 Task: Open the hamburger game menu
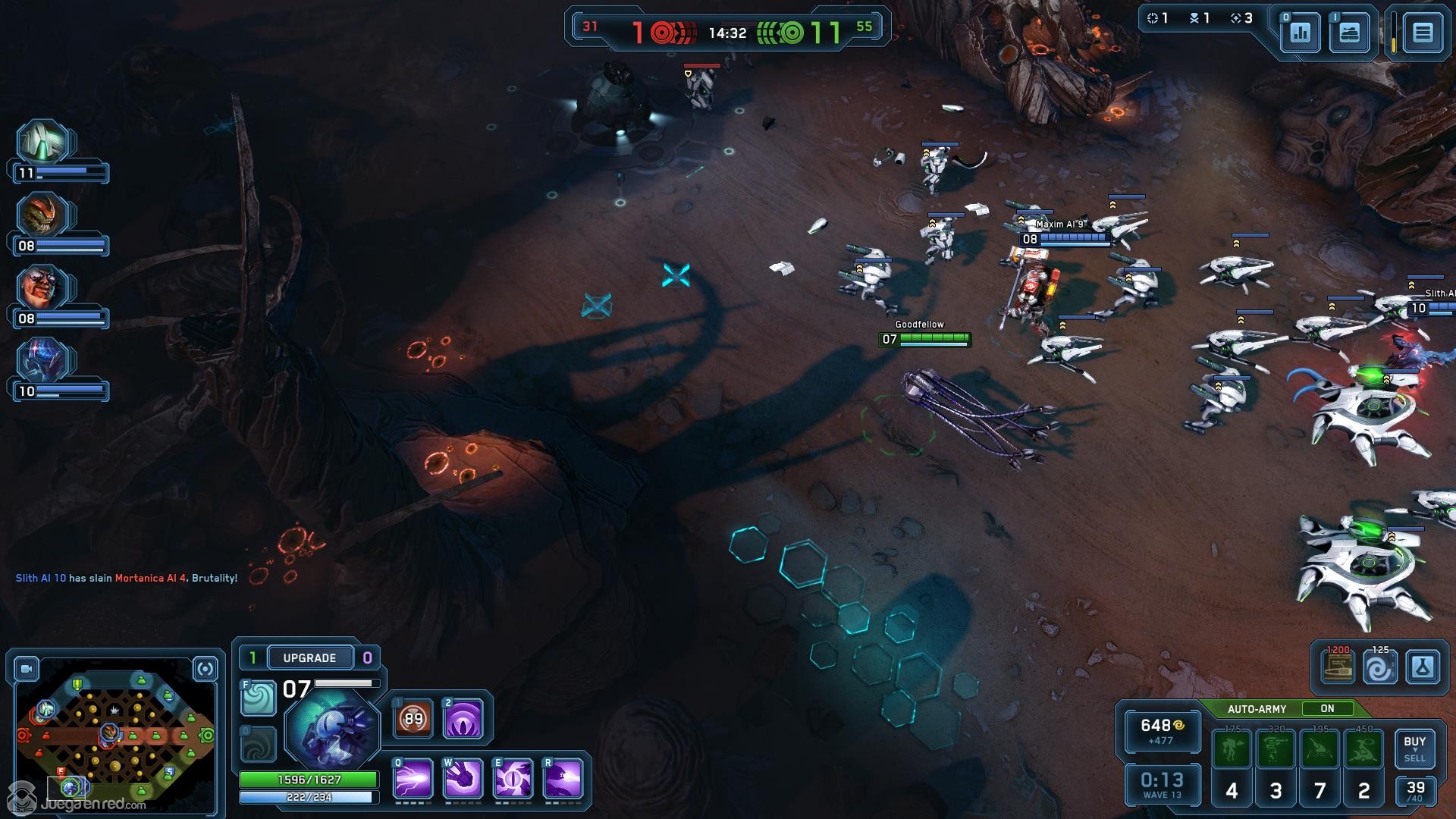coord(1422,33)
